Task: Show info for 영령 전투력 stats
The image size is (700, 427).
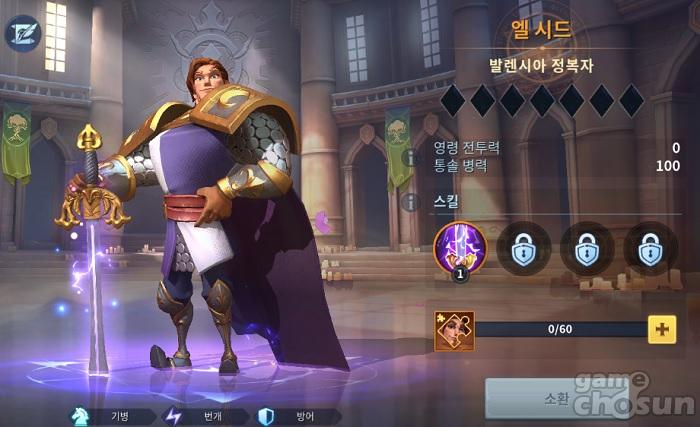Action: 408,157
